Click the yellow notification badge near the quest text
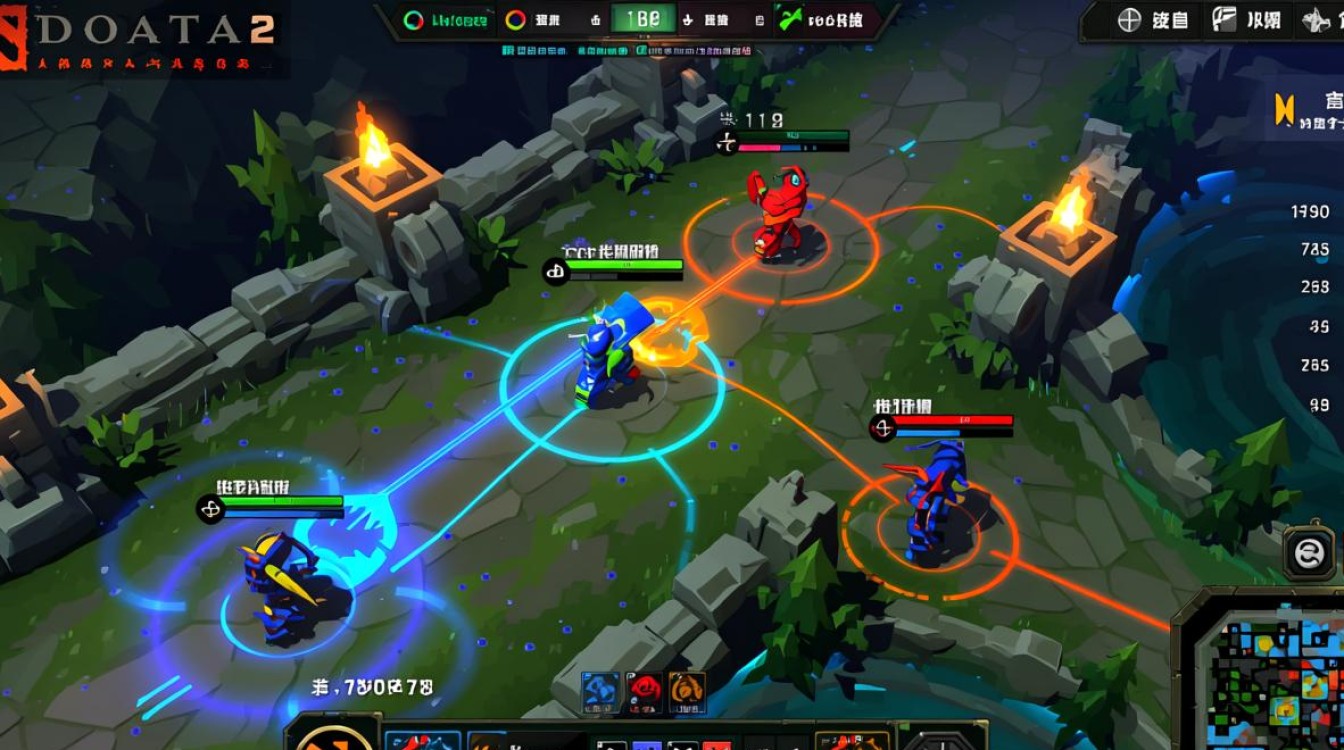Image resolution: width=1344 pixels, height=750 pixels. 1284,109
